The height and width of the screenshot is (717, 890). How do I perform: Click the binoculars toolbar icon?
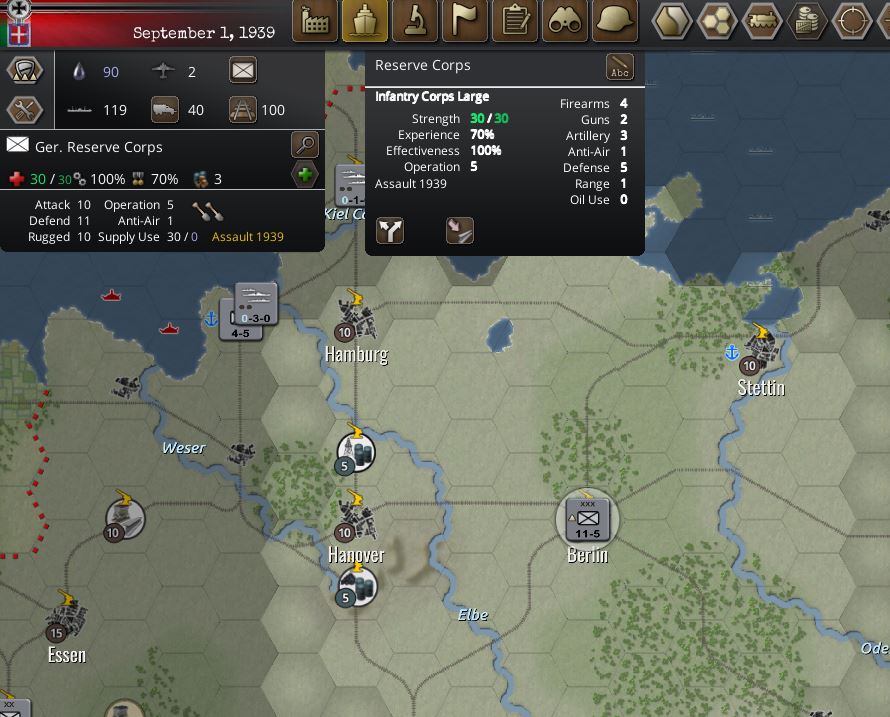[x=566, y=20]
